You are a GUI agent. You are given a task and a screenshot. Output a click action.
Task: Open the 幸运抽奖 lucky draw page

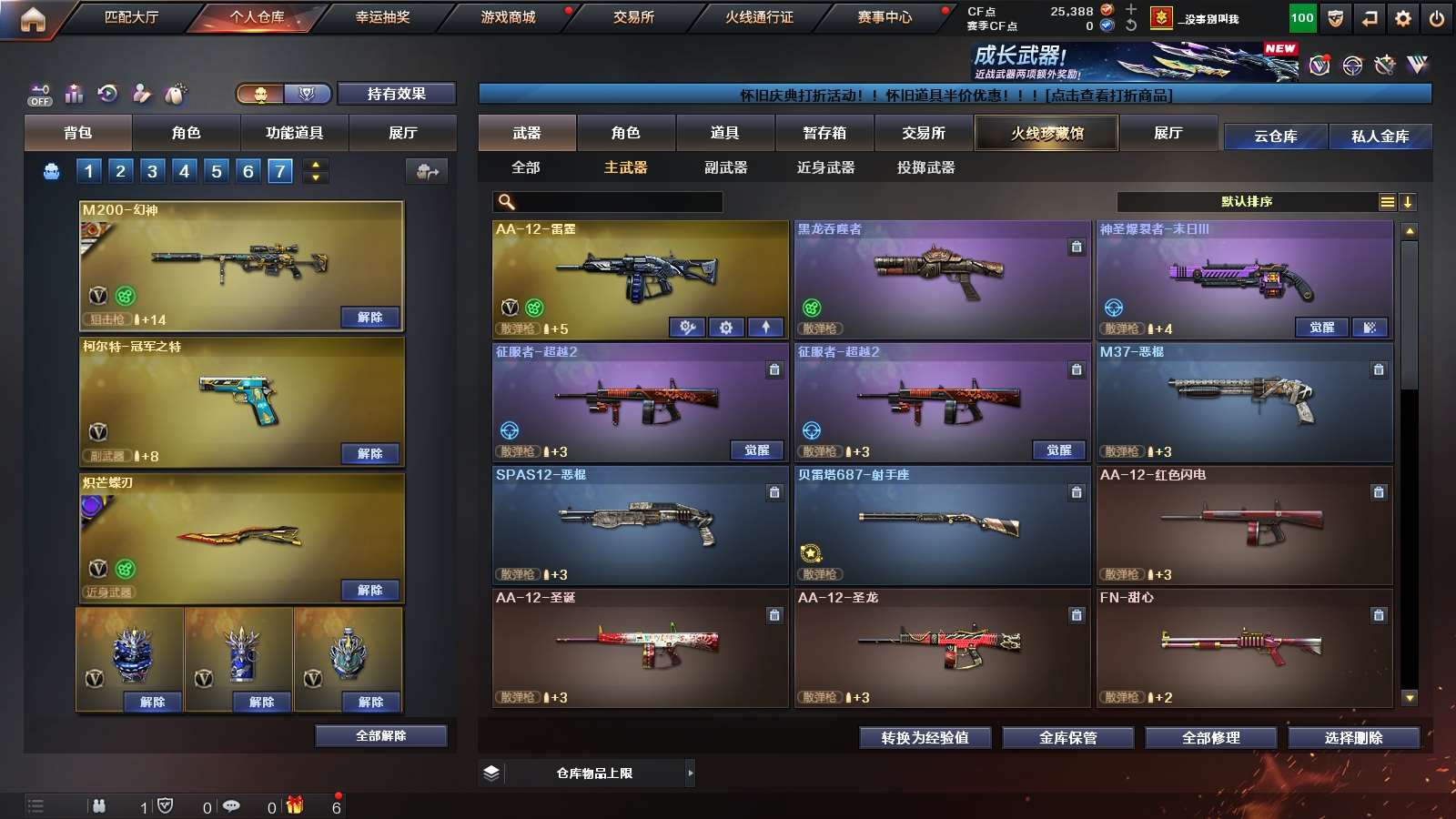tap(382, 17)
